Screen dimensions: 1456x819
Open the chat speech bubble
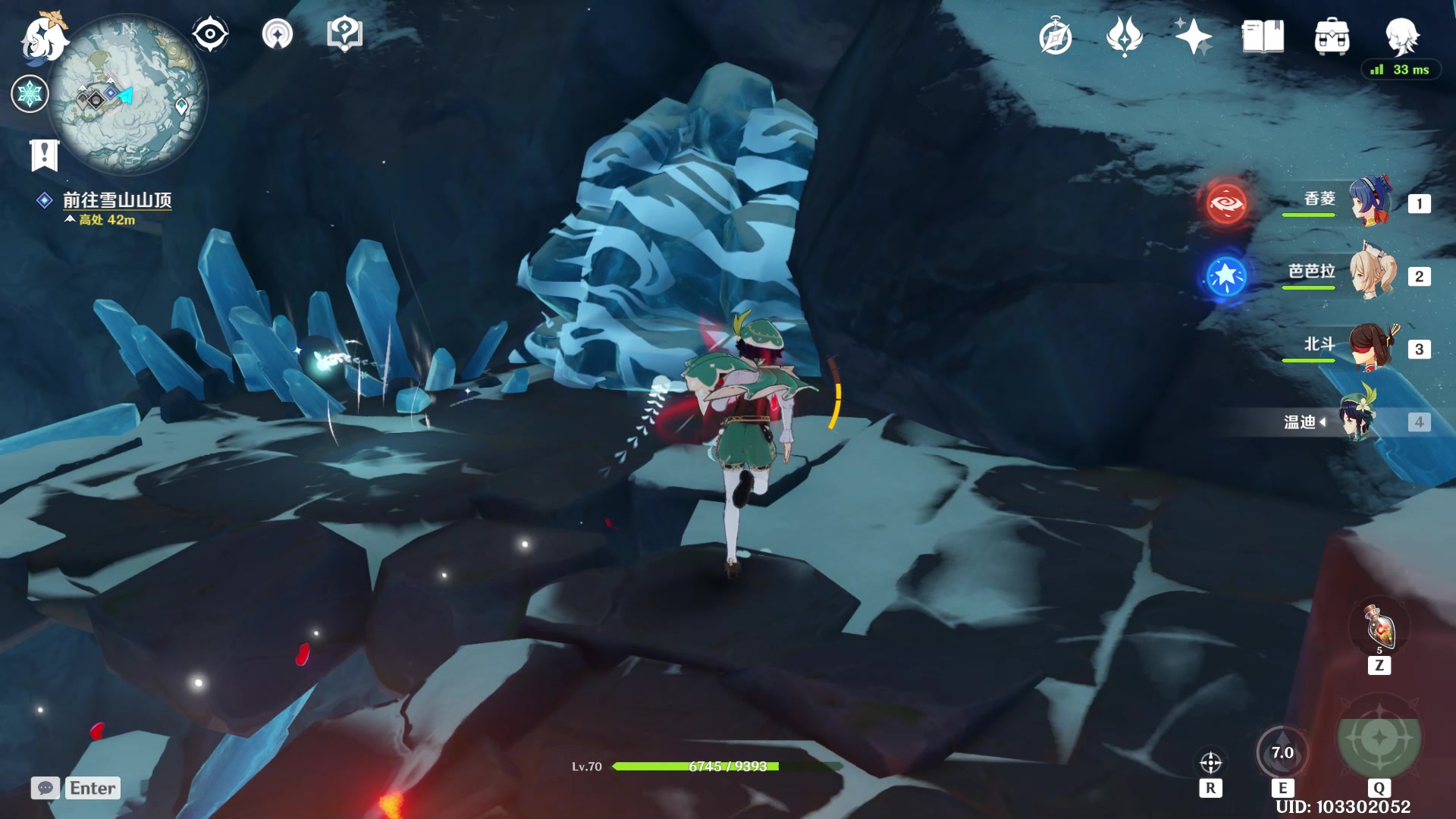click(45, 788)
